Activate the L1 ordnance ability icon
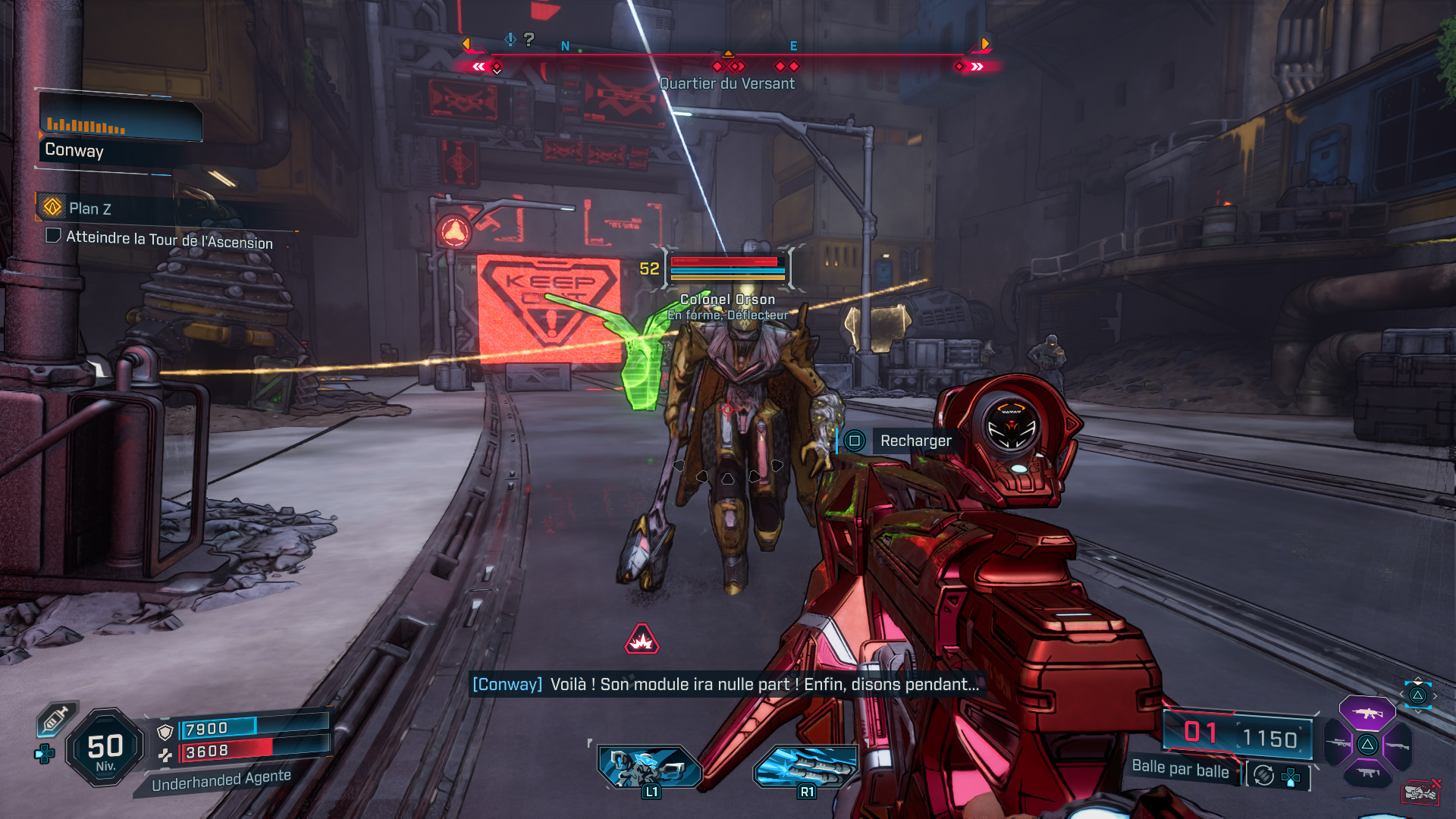This screenshot has height=819, width=1456. (x=650, y=766)
